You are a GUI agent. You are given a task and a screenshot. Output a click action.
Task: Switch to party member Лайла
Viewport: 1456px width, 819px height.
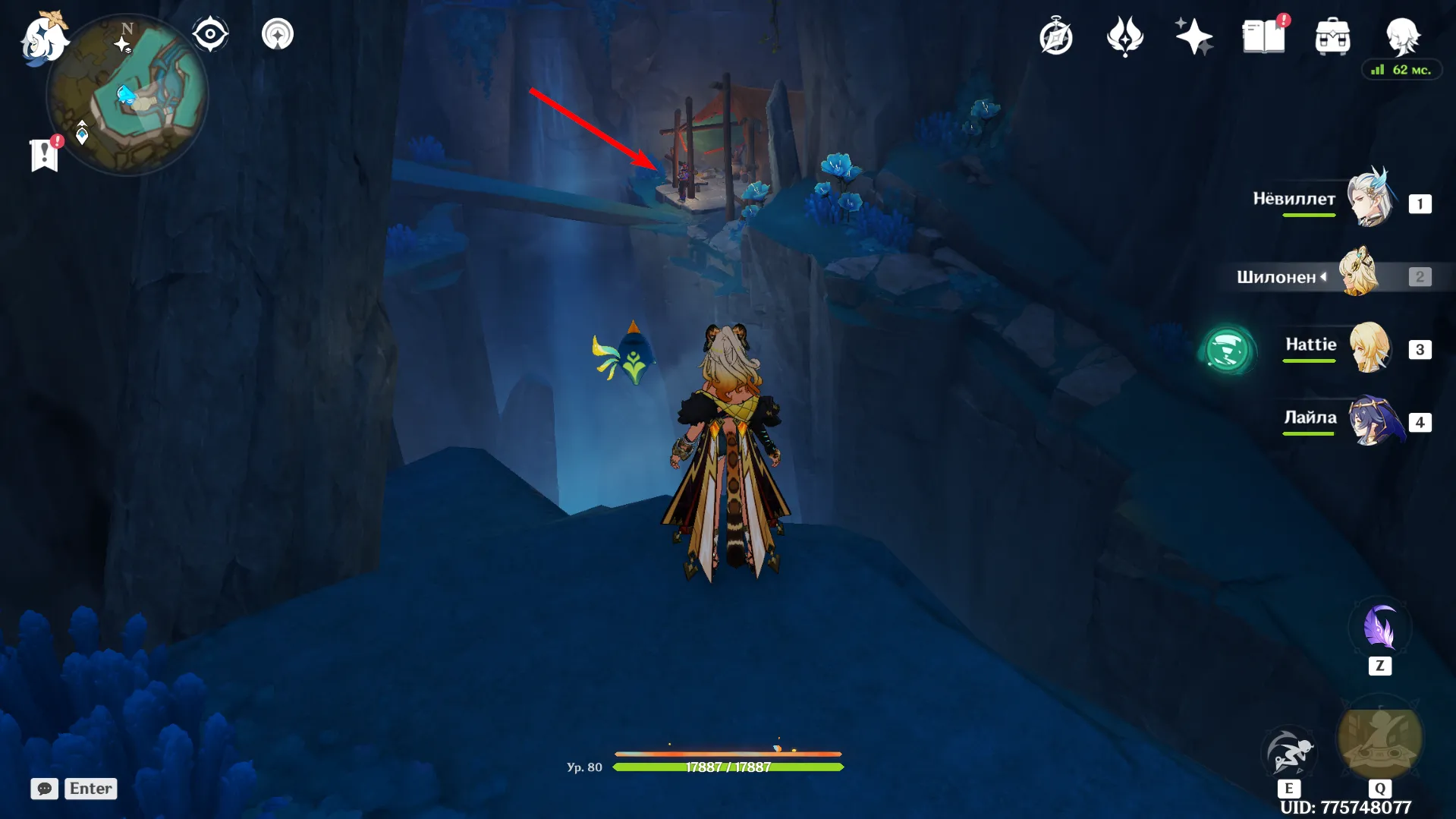coord(1372,420)
